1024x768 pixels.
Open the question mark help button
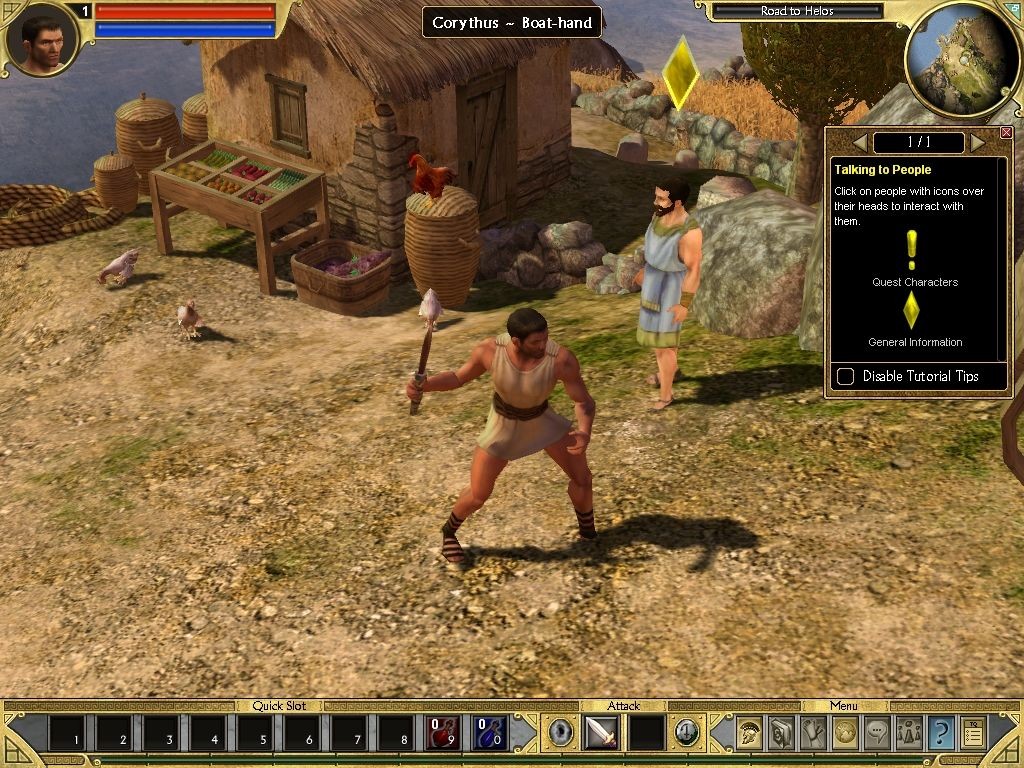pos(941,733)
